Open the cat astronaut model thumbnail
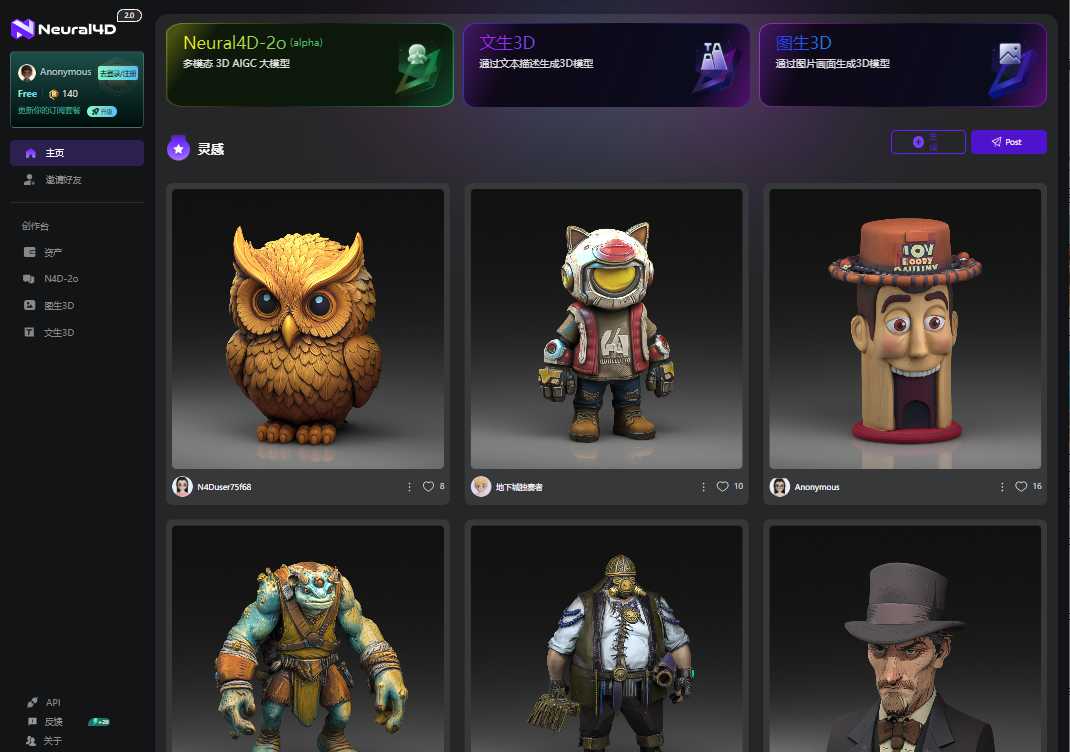Image resolution: width=1070 pixels, height=752 pixels. click(x=606, y=328)
